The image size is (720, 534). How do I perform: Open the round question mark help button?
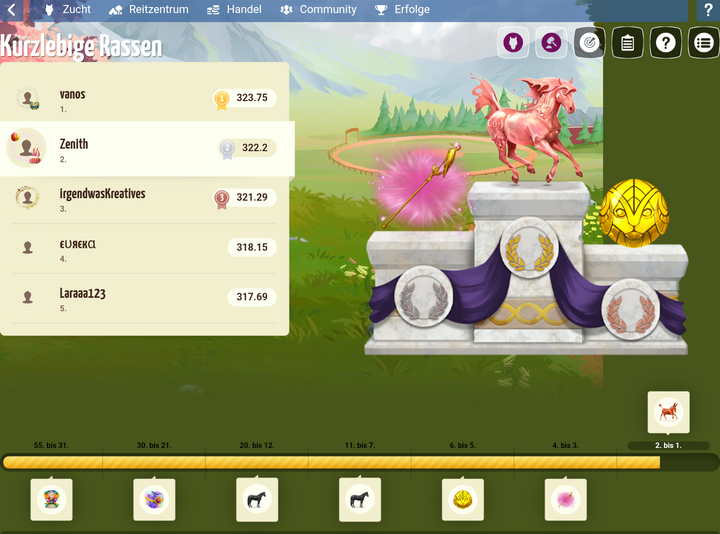coord(666,43)
